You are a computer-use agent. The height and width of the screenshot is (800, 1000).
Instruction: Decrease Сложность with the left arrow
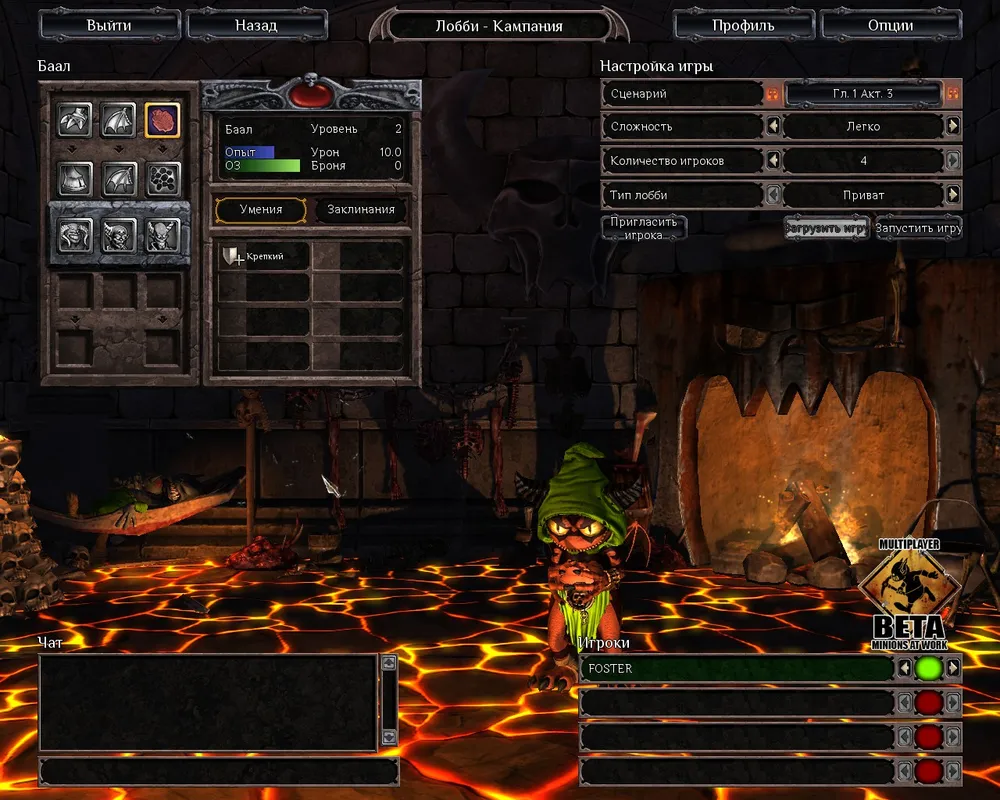coord(772,127)
